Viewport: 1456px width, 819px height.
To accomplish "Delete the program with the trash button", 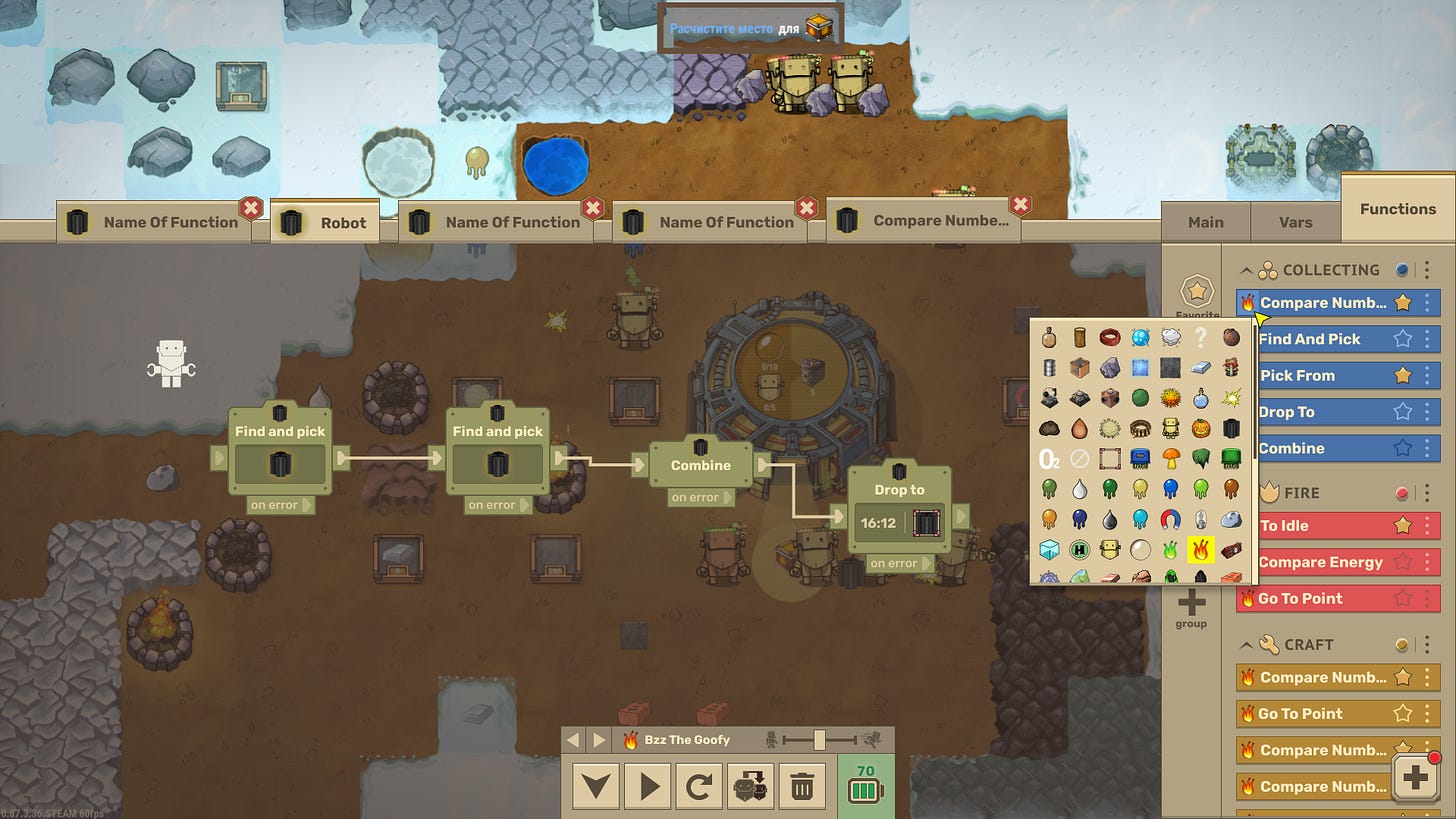I will click(802, 787).
